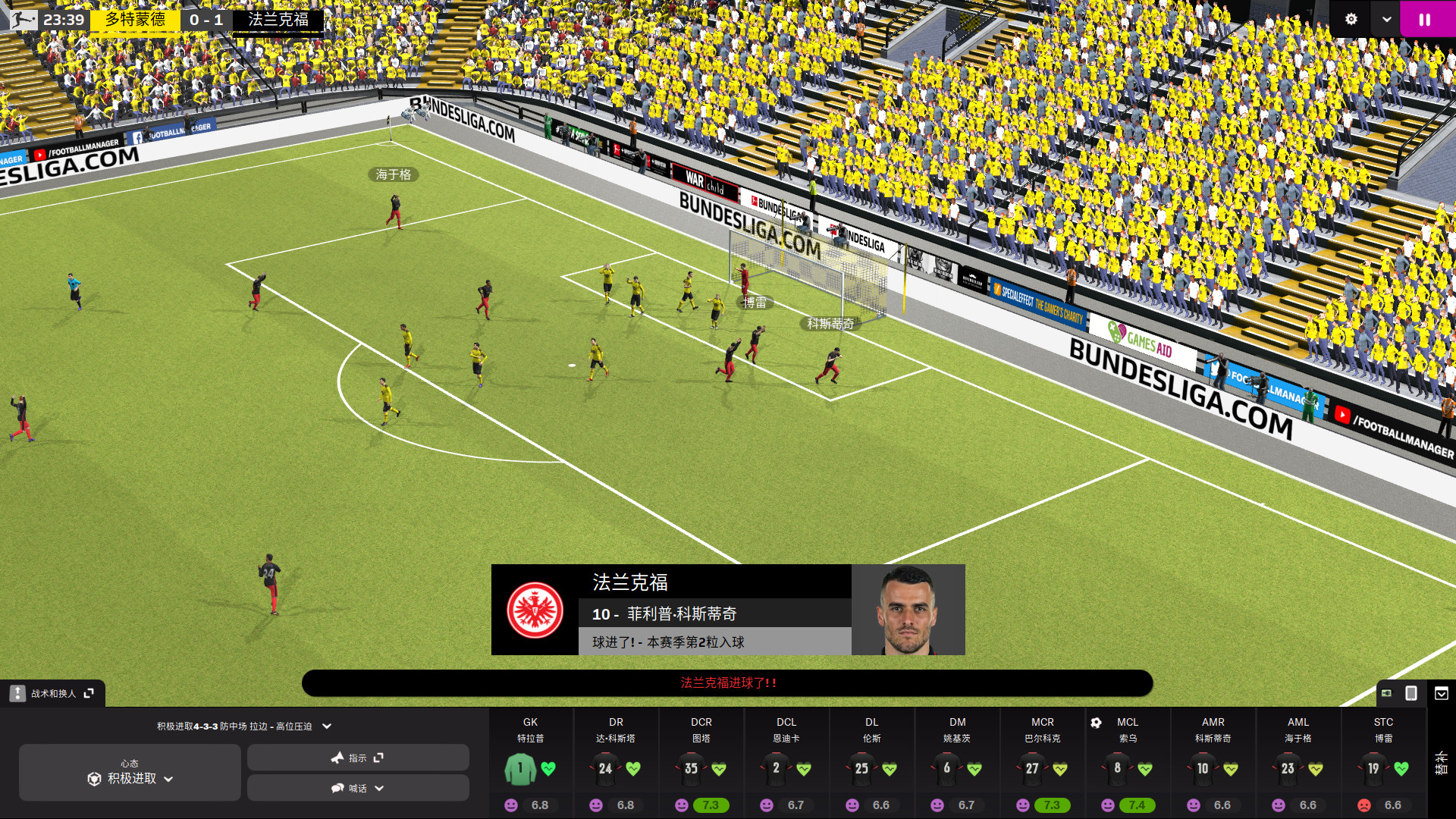This screenshot has width=1456, height=819.
Task: Expand the 4-3-3 tactic preset dropdown
Action: pyautogui.click(x=326, y=726)
